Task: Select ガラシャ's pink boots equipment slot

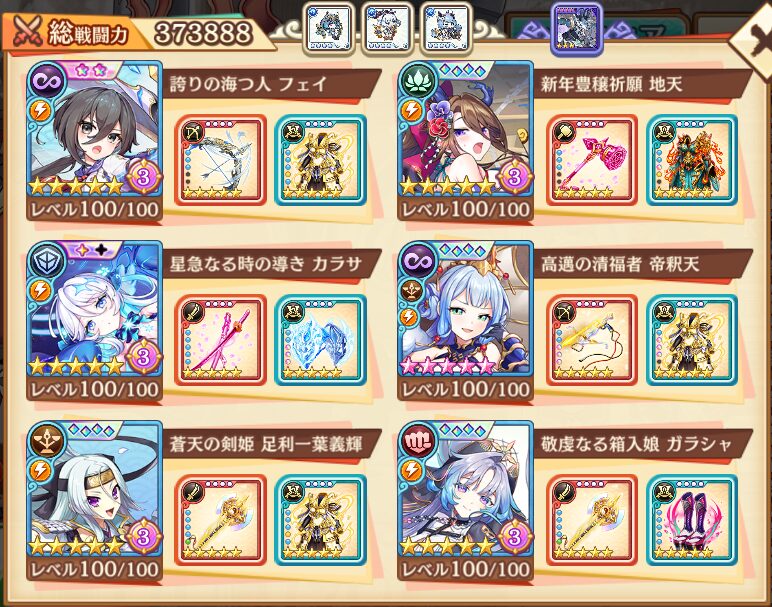Action: (x=690, y=520)
